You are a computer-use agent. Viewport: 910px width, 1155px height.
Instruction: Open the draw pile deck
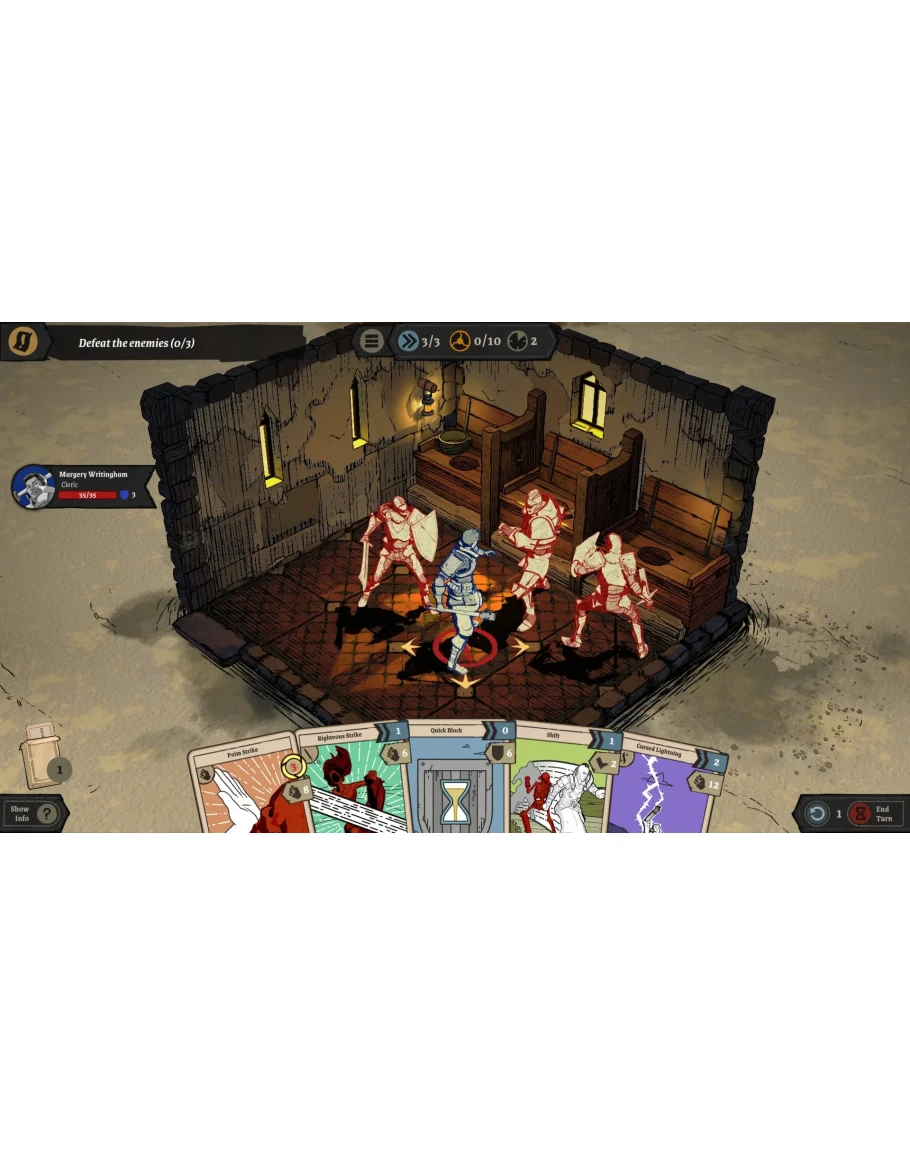pos(42,755)
